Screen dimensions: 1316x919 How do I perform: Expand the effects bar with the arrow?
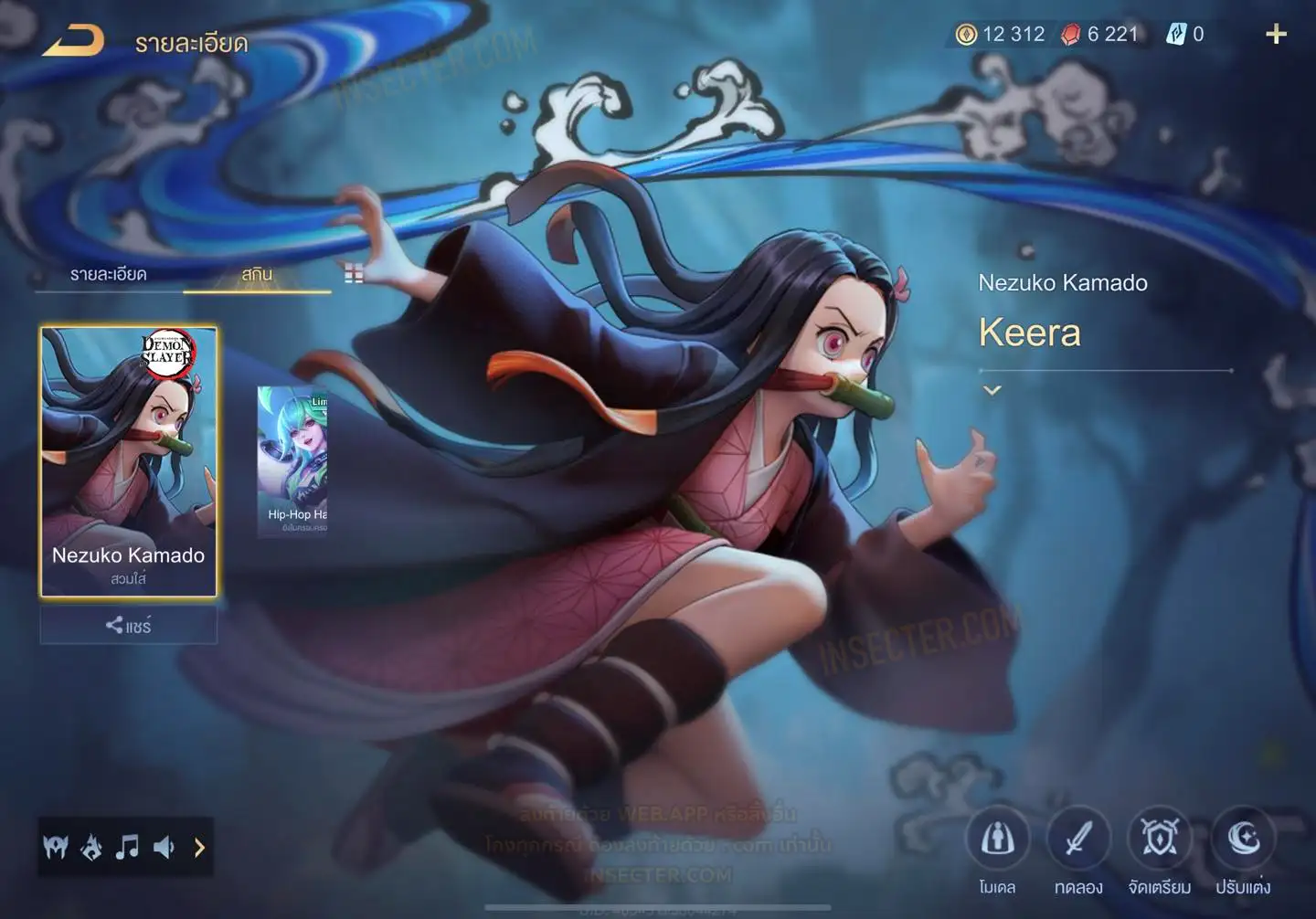point(199,848)
